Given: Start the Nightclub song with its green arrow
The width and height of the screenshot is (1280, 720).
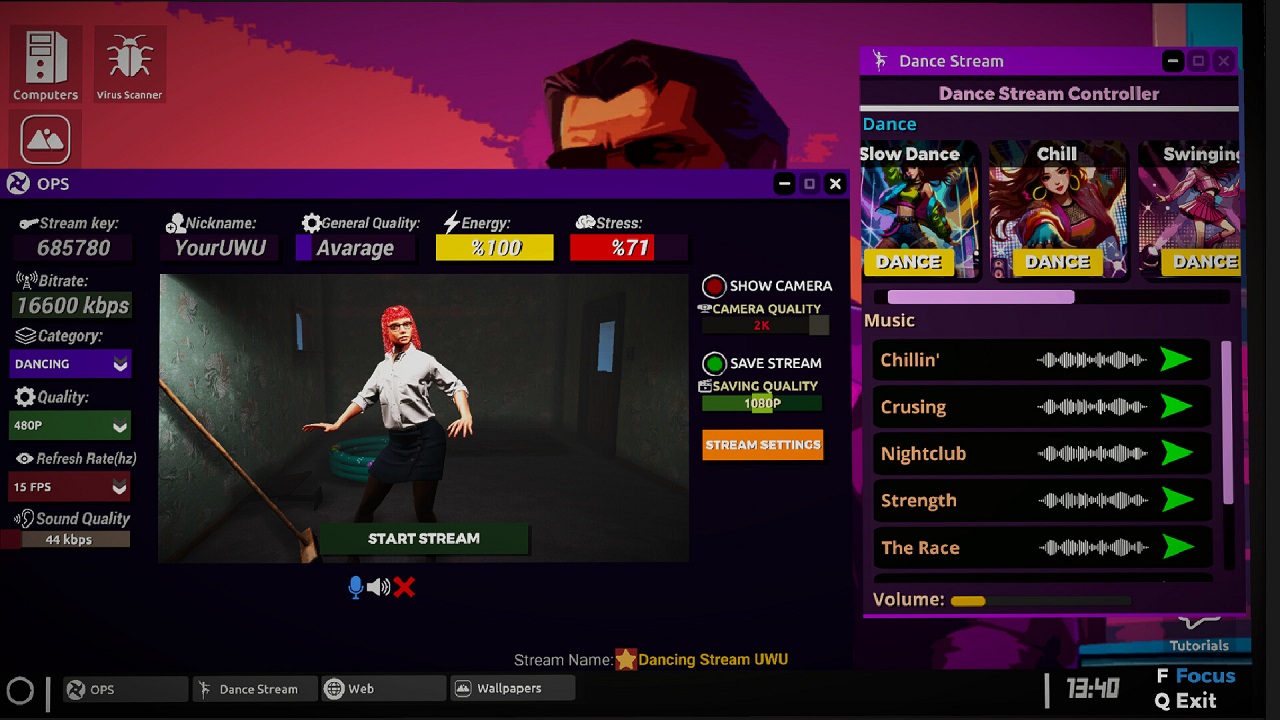Looking at the screenshot, I should (x=1178, y=453).
